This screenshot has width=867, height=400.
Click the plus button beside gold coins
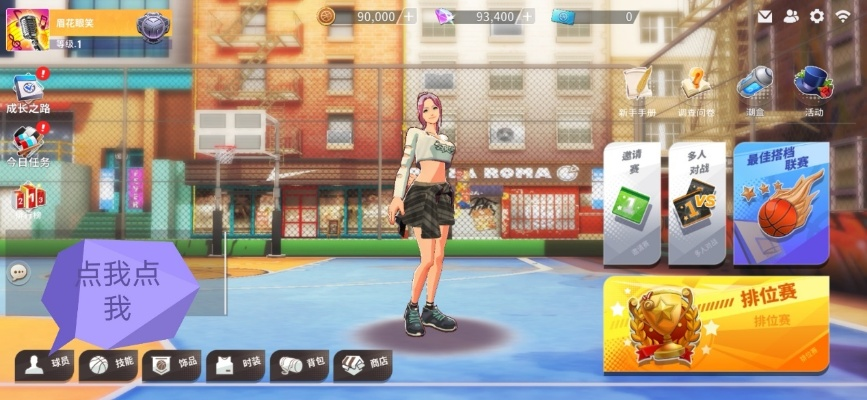coord(409,16)
